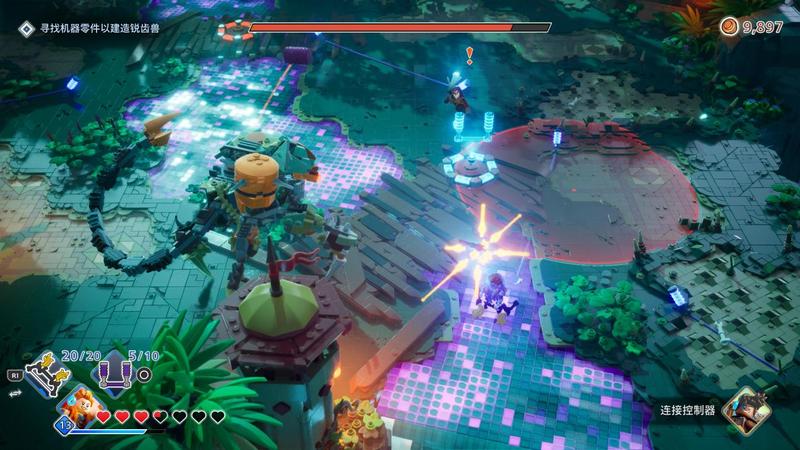The height and width of the screenshot is (450, 800).
Task: Select the blue level 13 badge
Action: point(62,426)
